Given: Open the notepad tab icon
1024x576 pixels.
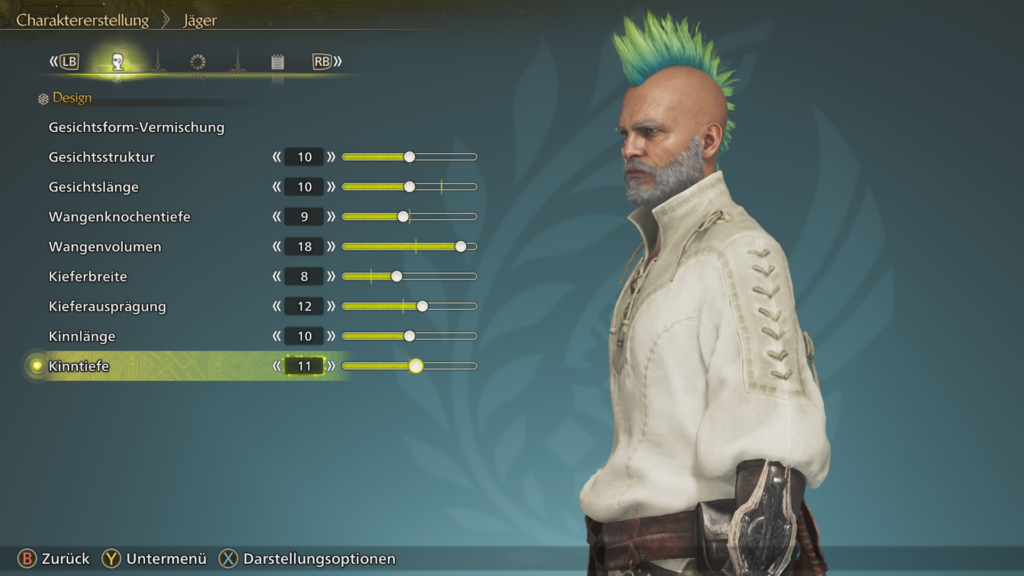Looking at the screenshot, I should [277, 62].
